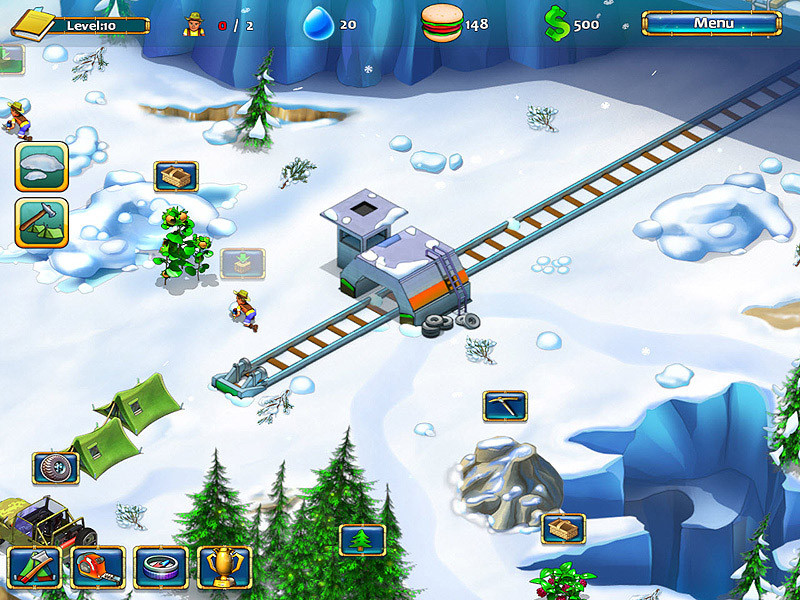Activate the tape measure tool button

[98, 567]
